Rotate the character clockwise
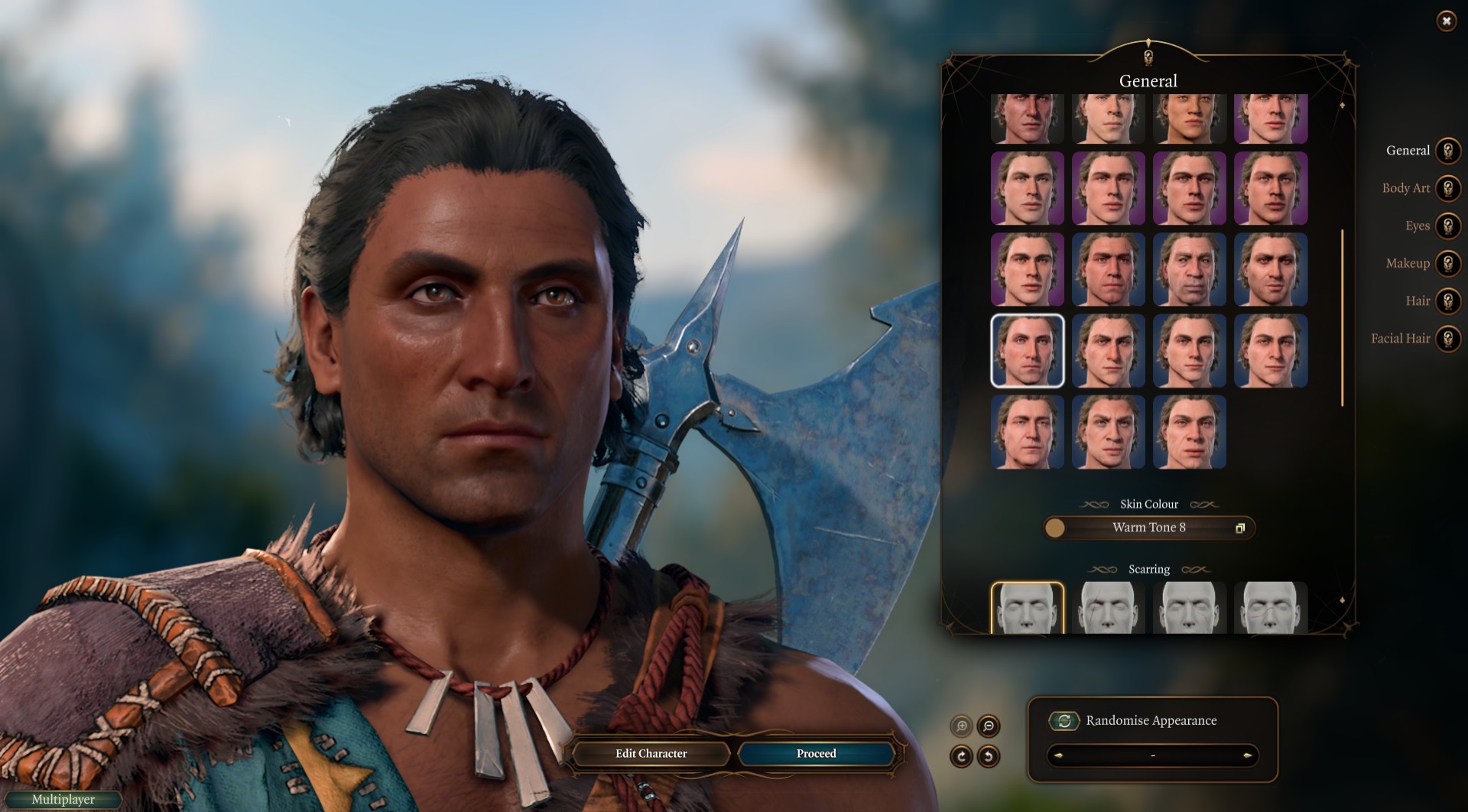The width and height of the screenshot is (1468, 812). pos(962,756)
